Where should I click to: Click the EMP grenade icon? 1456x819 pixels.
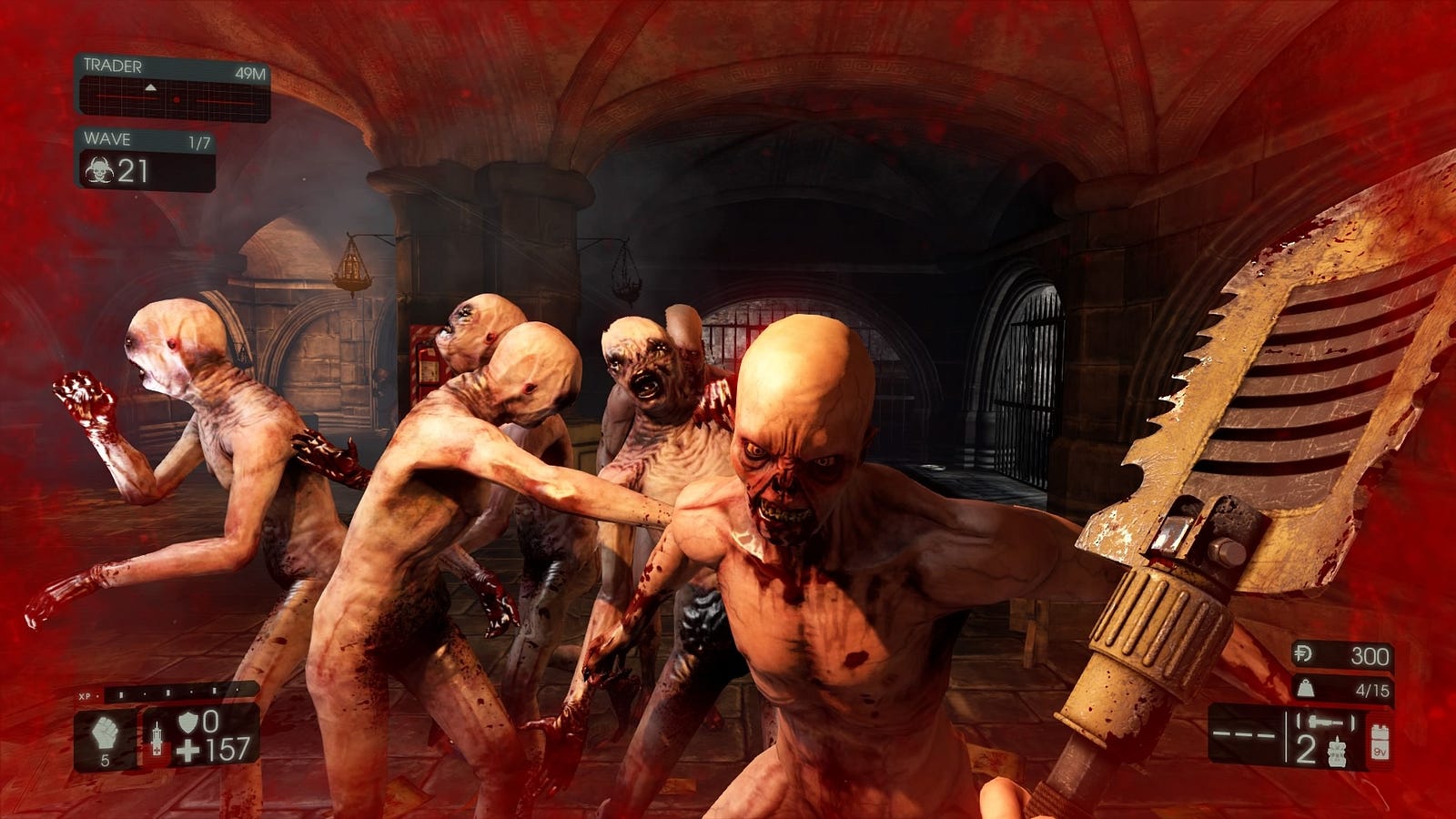(1337, 753)
